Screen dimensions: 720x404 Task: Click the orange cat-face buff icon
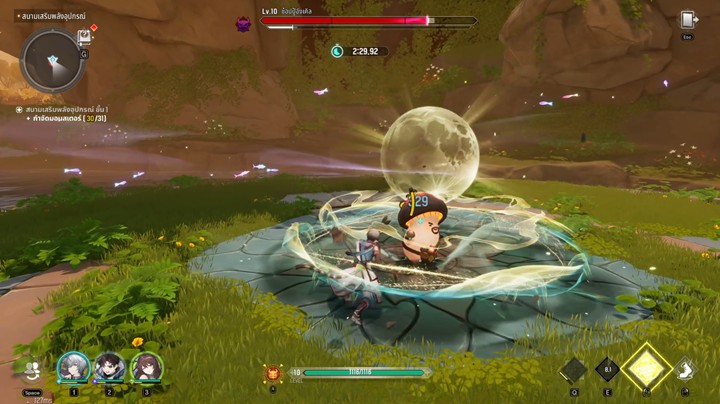pyautogui.click(x=272, y=373)
